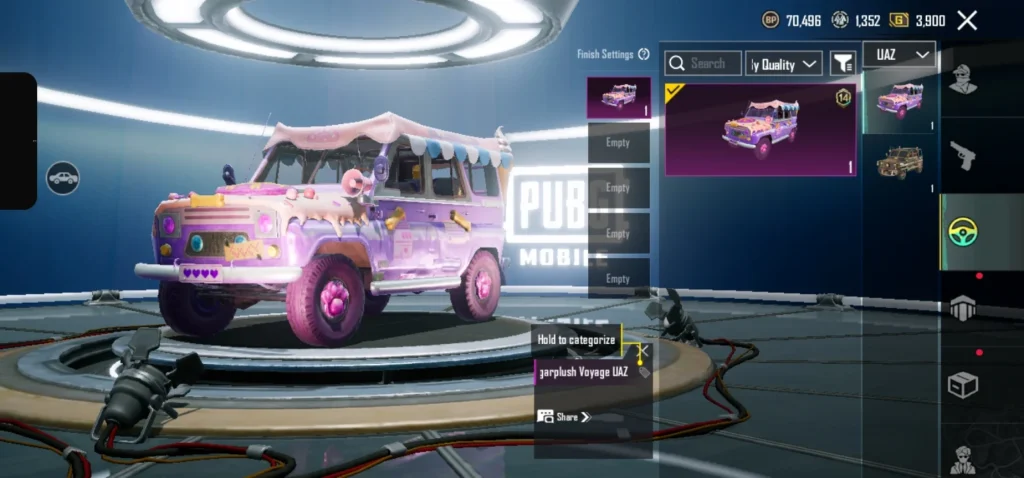Switch to the pistol weapons category tab
1024x478 pixels.
962,155
